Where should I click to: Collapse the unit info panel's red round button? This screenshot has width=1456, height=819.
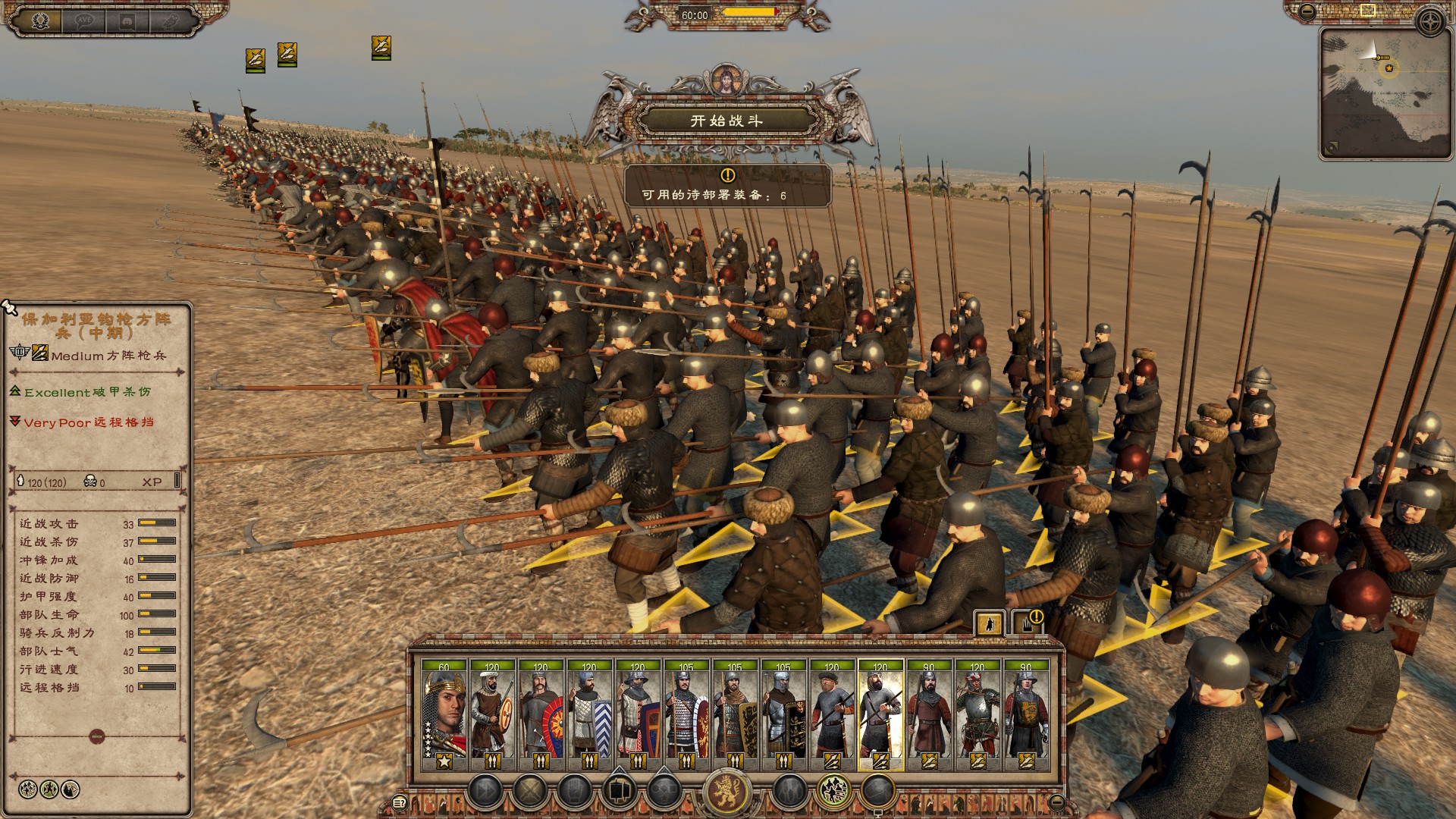pyautogui.click(x=96, y=736)
